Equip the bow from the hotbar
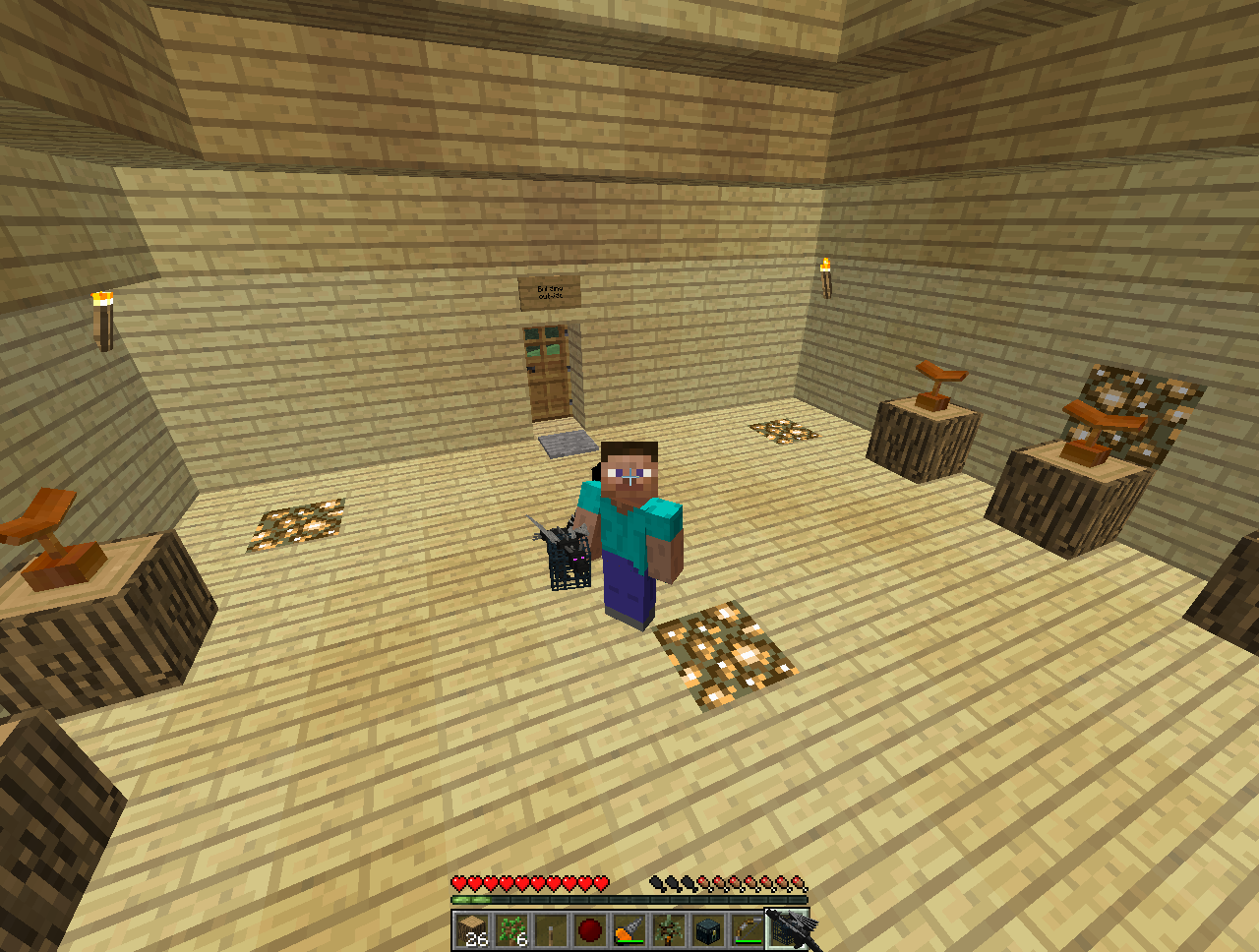 pos(748,929)
